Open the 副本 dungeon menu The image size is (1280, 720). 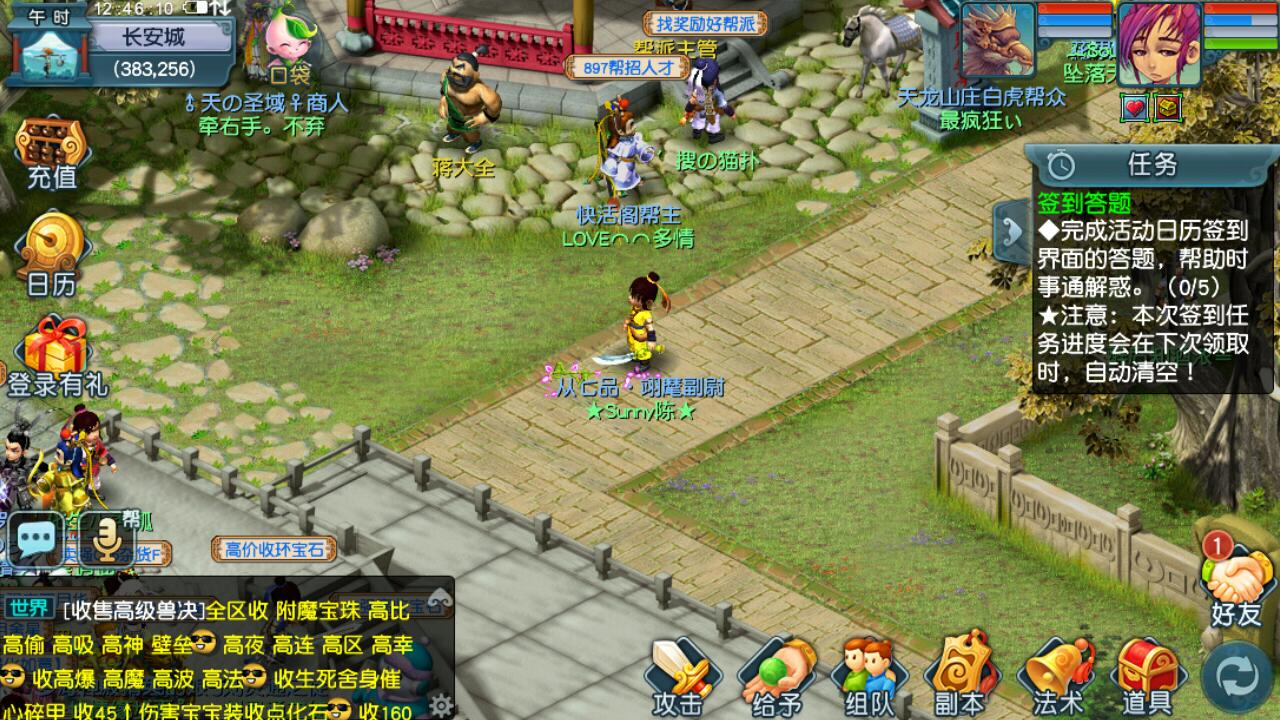960,676
